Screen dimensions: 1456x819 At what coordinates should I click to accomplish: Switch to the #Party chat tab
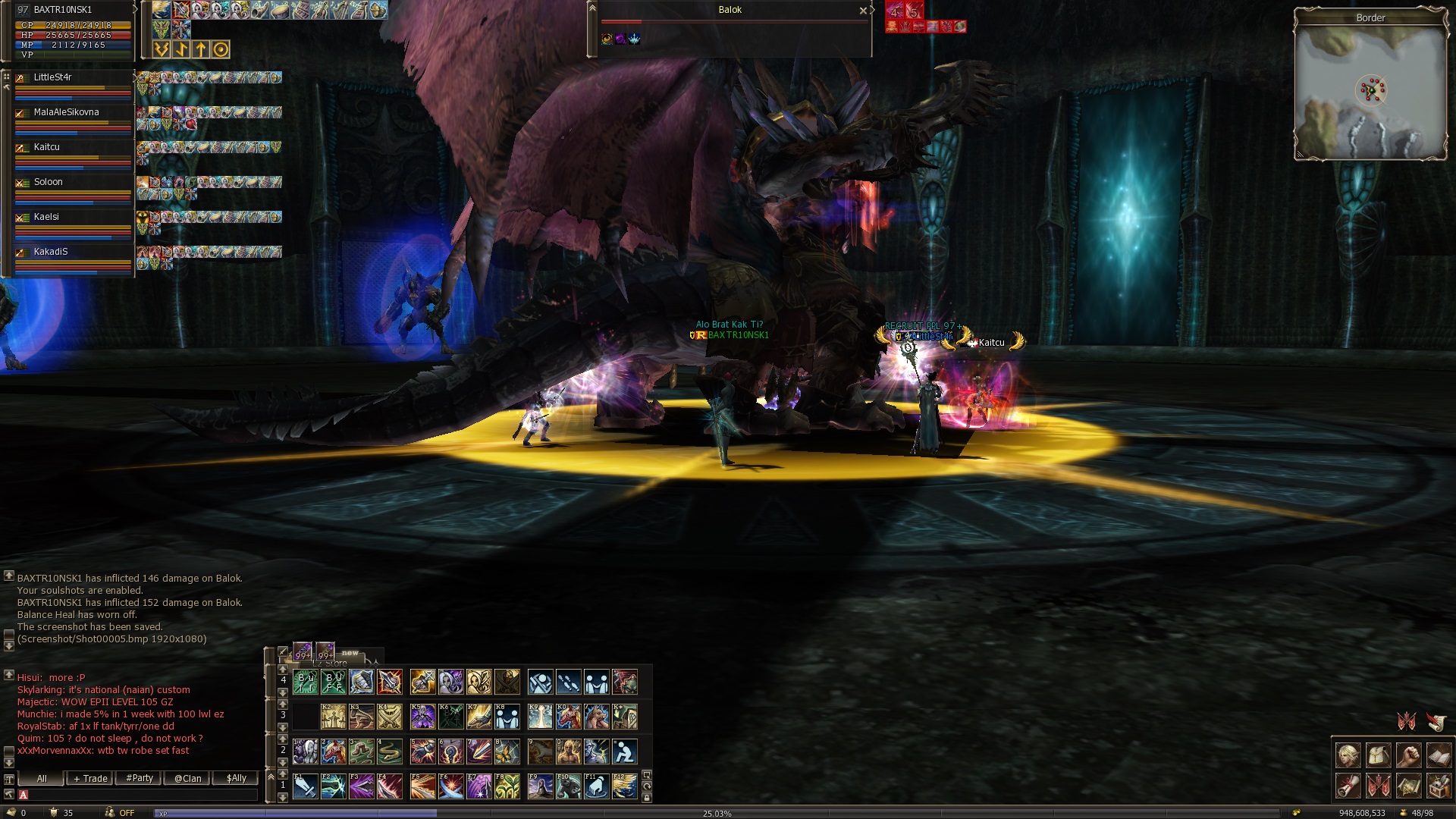(x=140, y=779)
